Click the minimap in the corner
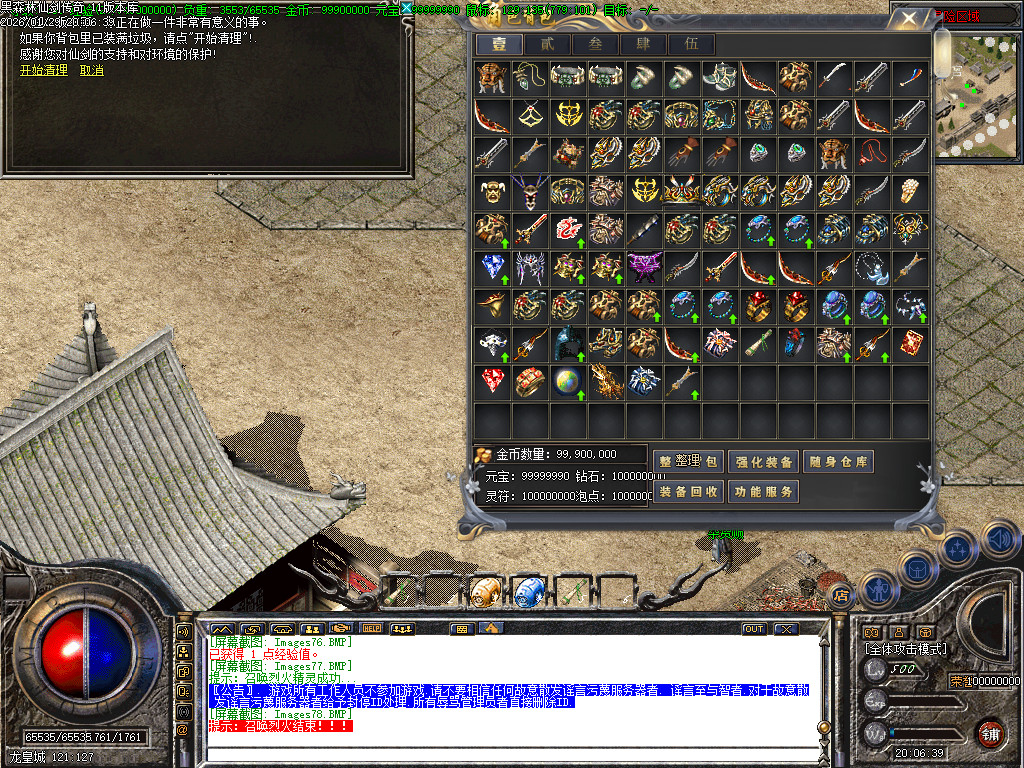 (x=979, y=97)
